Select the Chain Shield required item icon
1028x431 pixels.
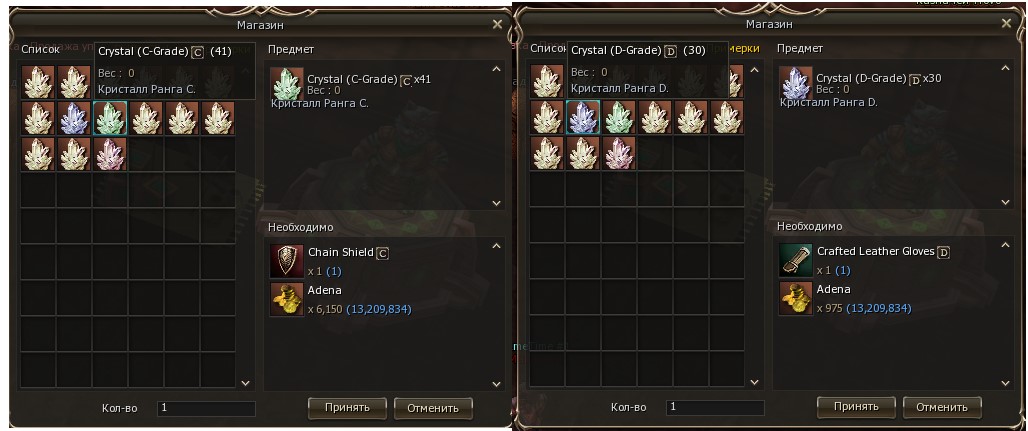click(x=287, y=260)
